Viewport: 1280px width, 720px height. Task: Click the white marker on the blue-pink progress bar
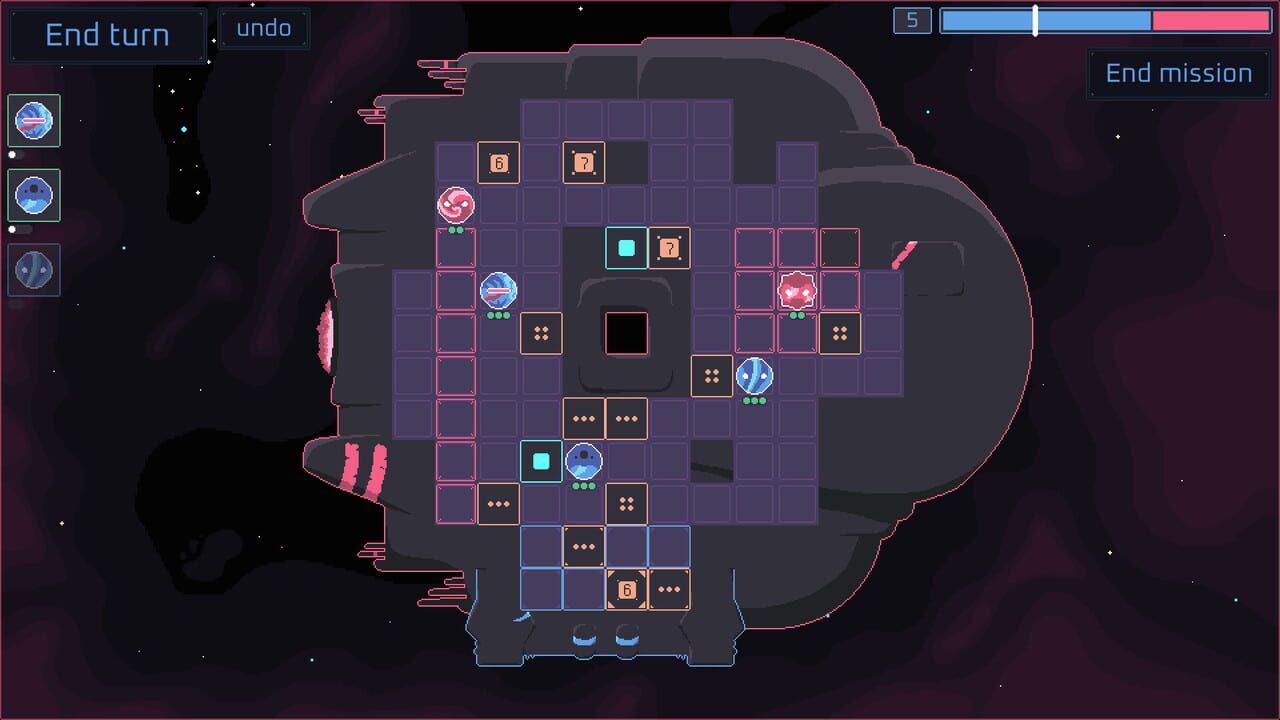pyautogui.click(x=1035, y=21)
